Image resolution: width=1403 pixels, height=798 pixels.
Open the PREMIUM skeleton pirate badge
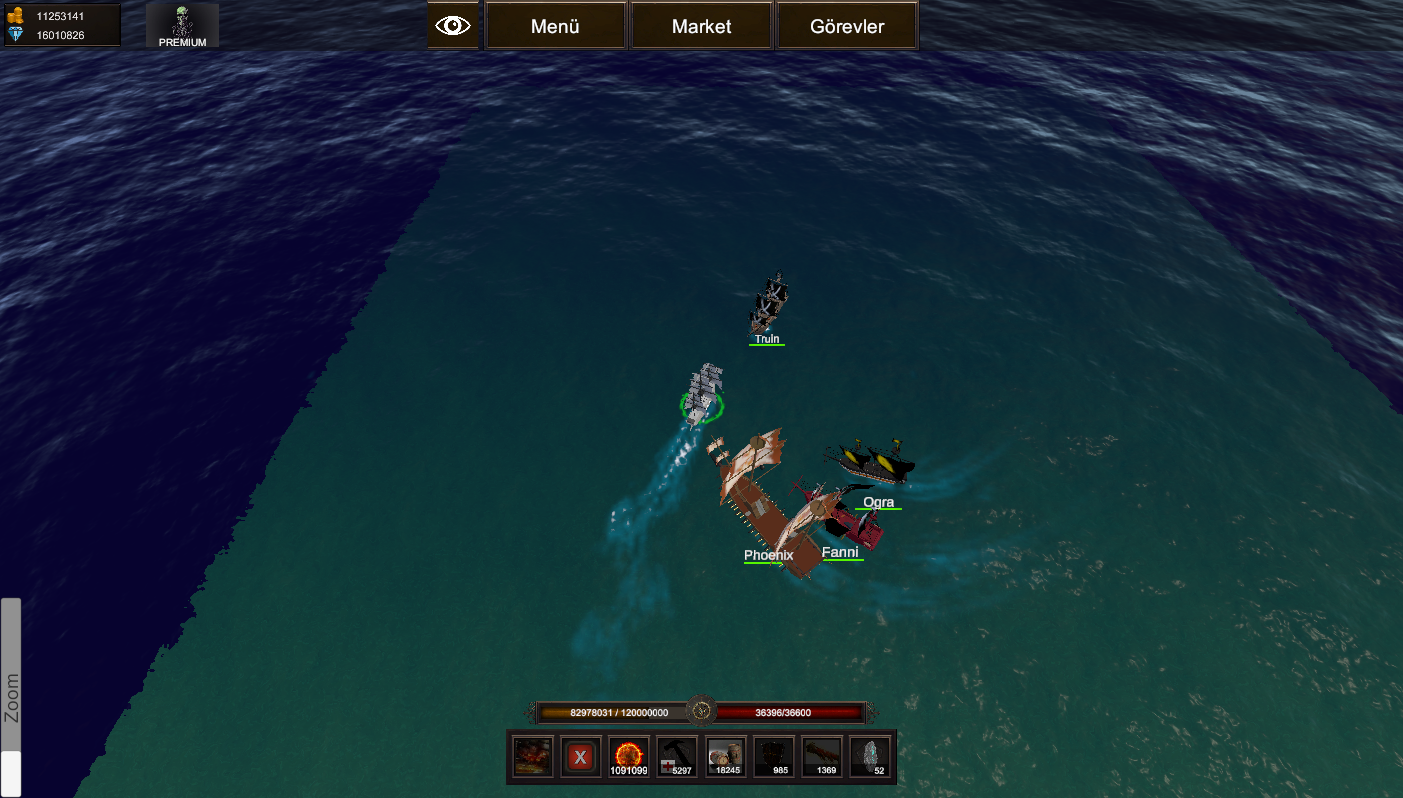tap(182, 26)
